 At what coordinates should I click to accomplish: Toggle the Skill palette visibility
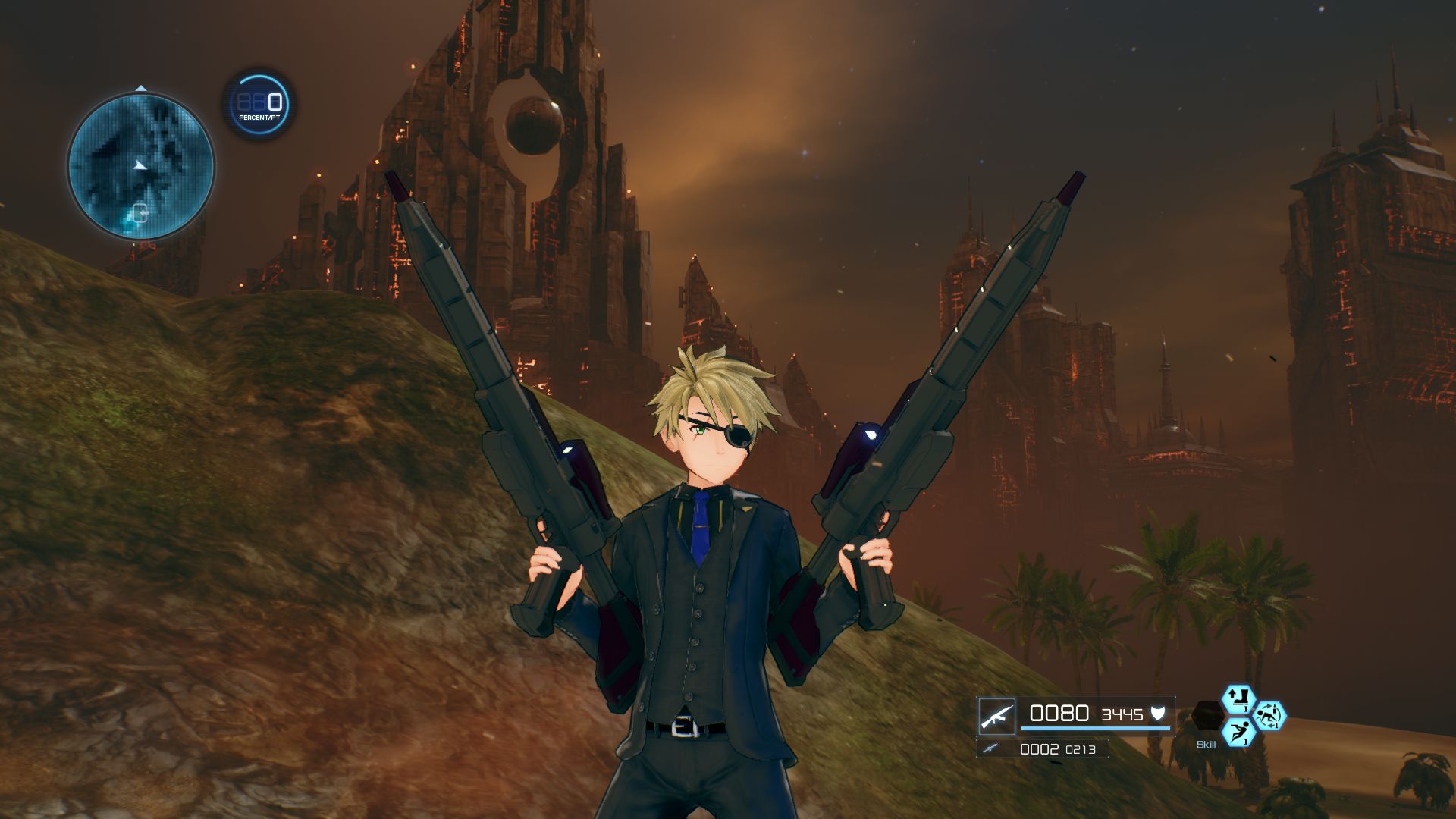[1206, 744]
